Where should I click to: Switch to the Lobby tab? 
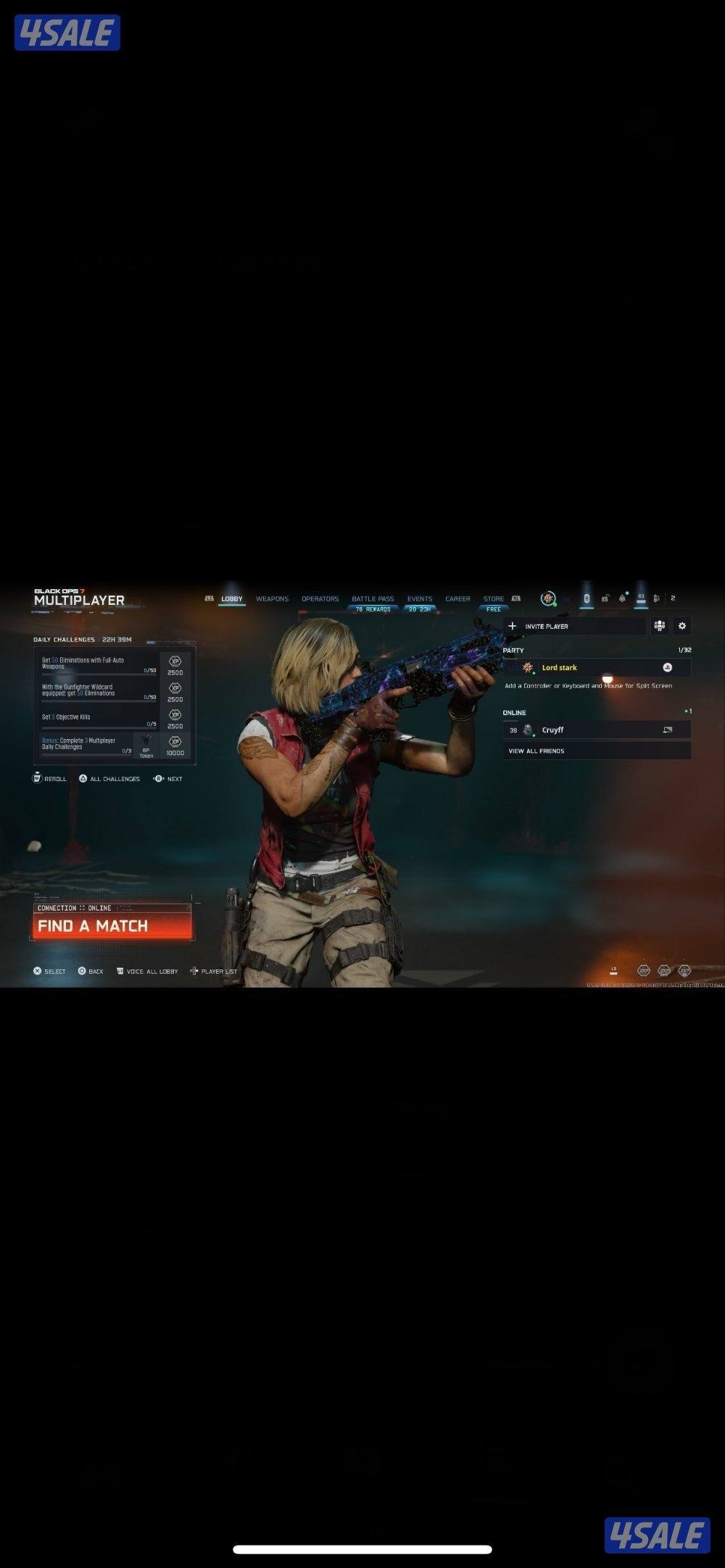pos(232,599)
